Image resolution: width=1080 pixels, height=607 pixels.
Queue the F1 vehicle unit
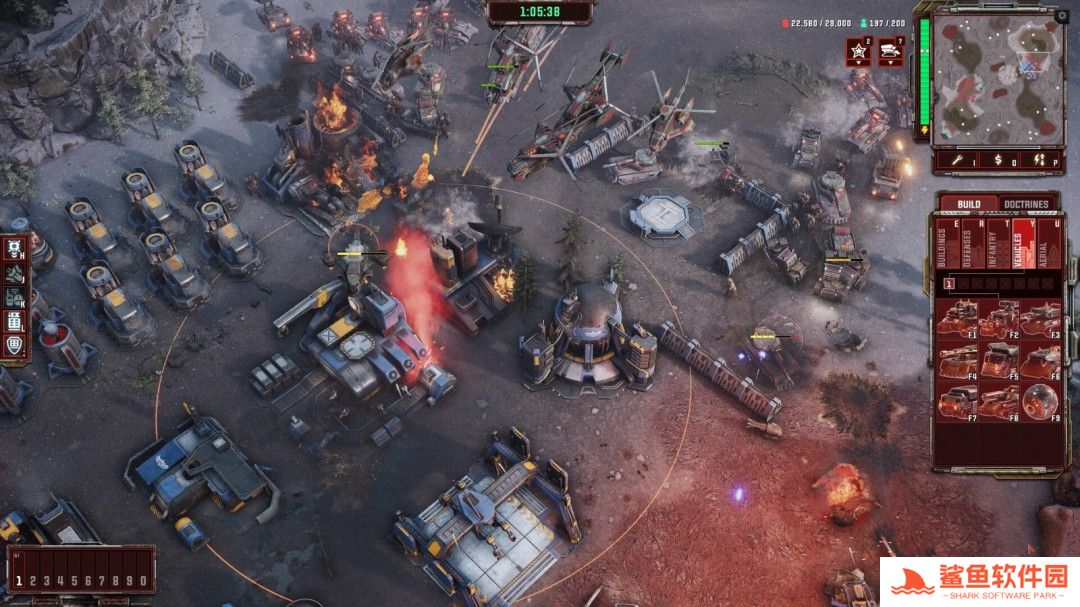[957, 318]
